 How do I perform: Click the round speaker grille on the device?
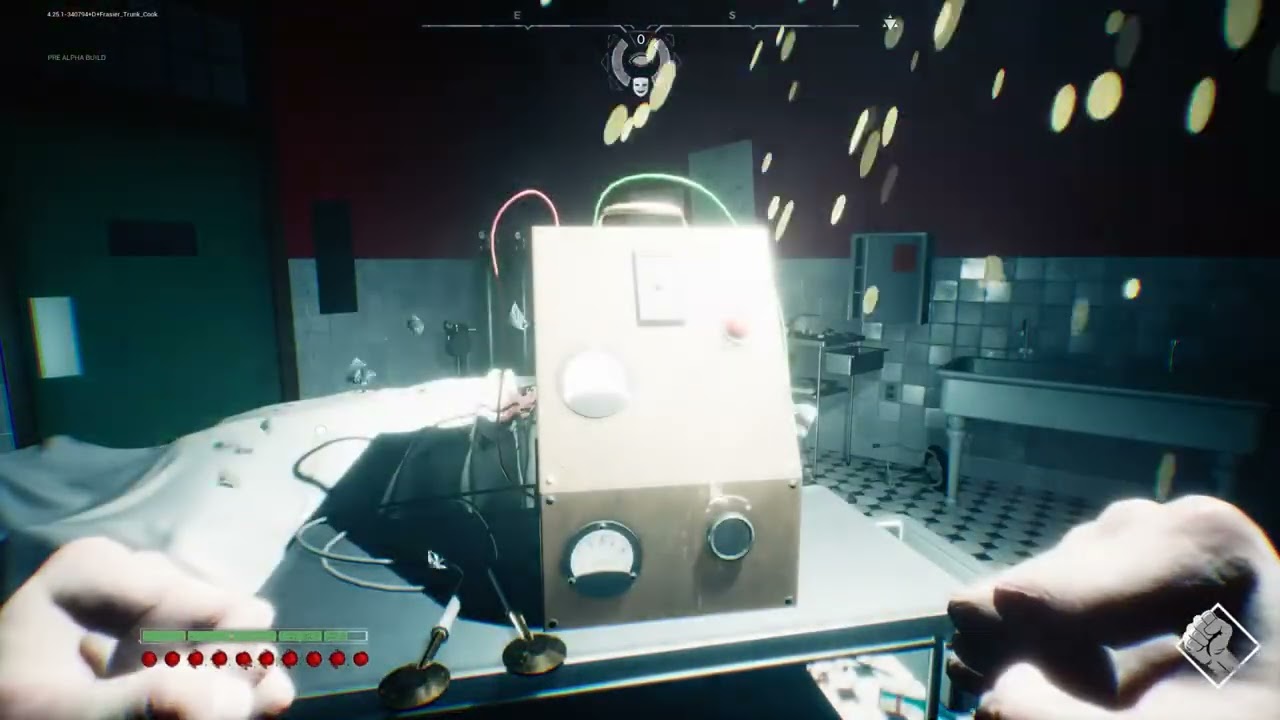(x=593, y=384)
